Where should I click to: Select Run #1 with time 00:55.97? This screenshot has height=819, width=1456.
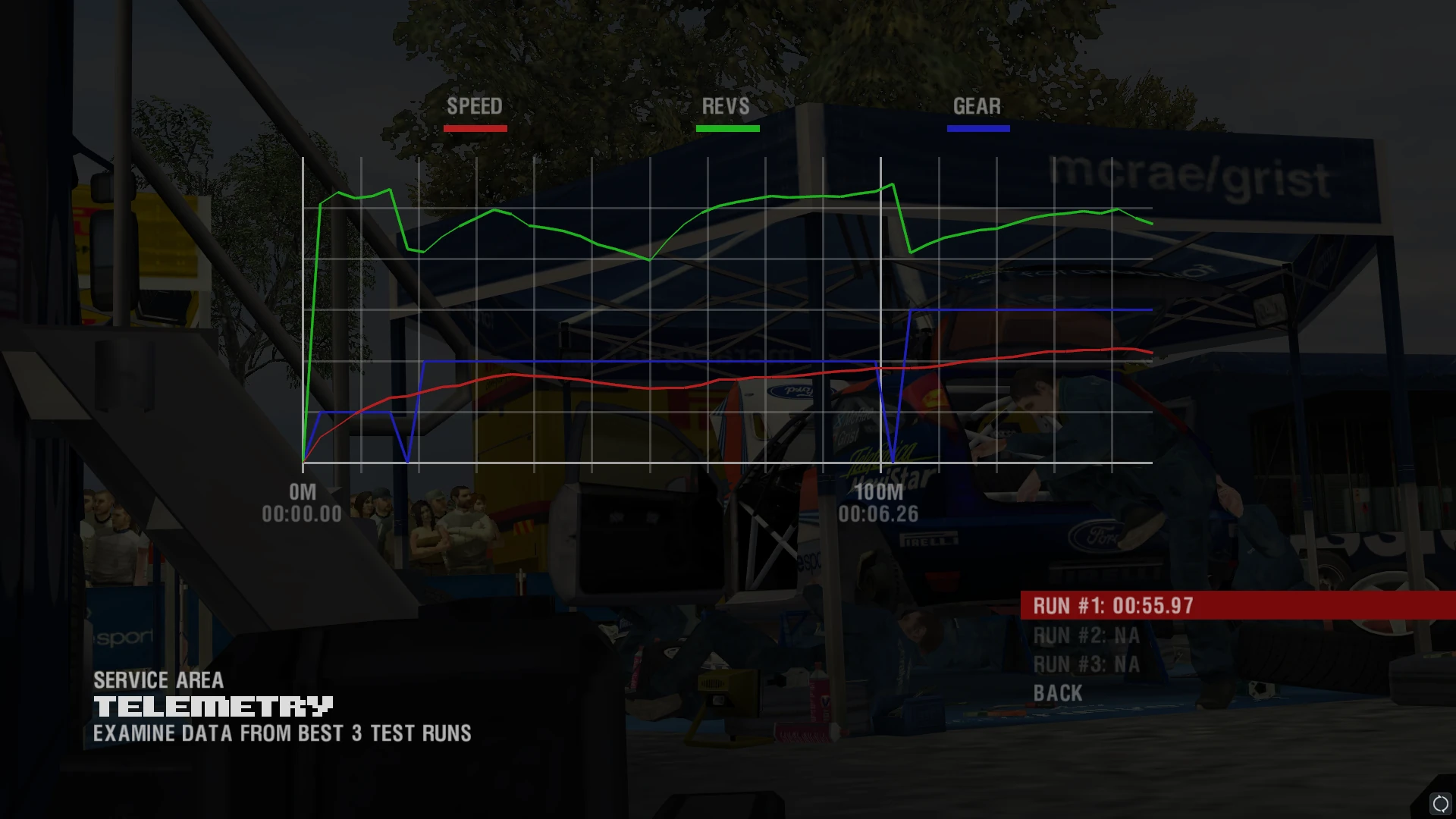coord(1112,606)
